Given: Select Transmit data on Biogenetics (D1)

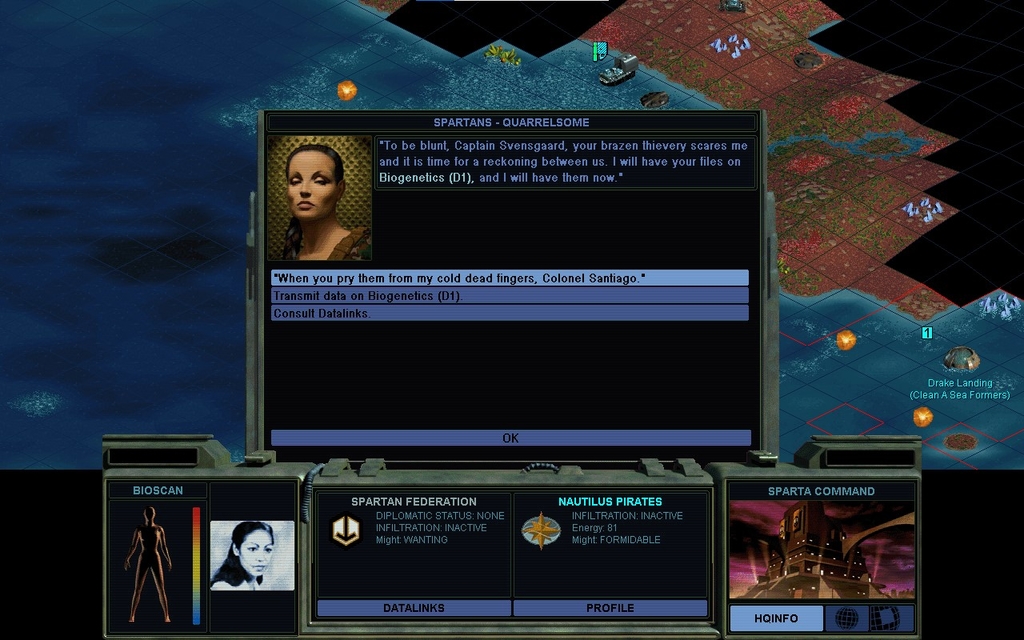Looking at the screenshot, I should pos(509,296).
